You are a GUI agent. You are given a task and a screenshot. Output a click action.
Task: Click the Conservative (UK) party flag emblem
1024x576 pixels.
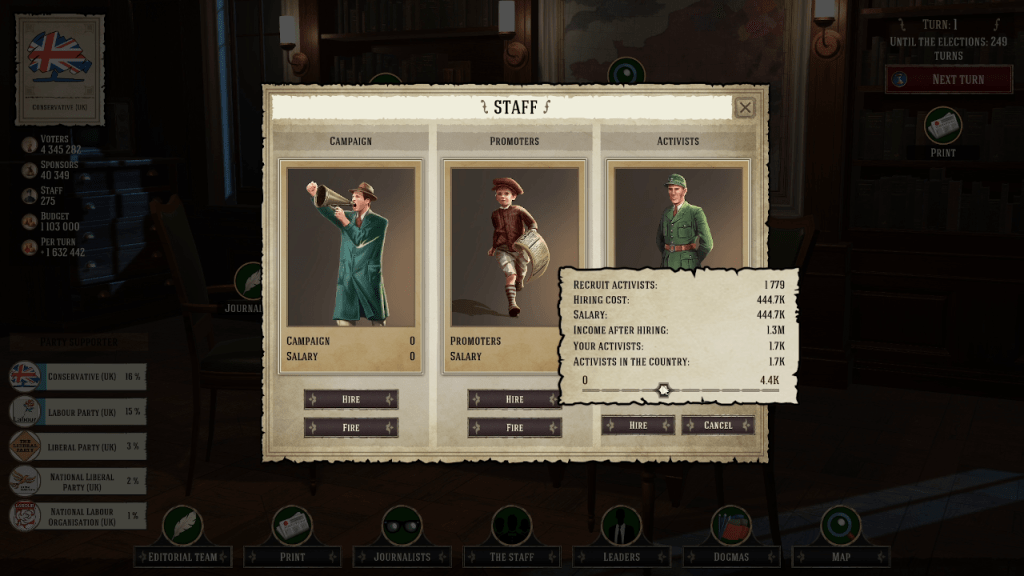[x=60, y=57]
